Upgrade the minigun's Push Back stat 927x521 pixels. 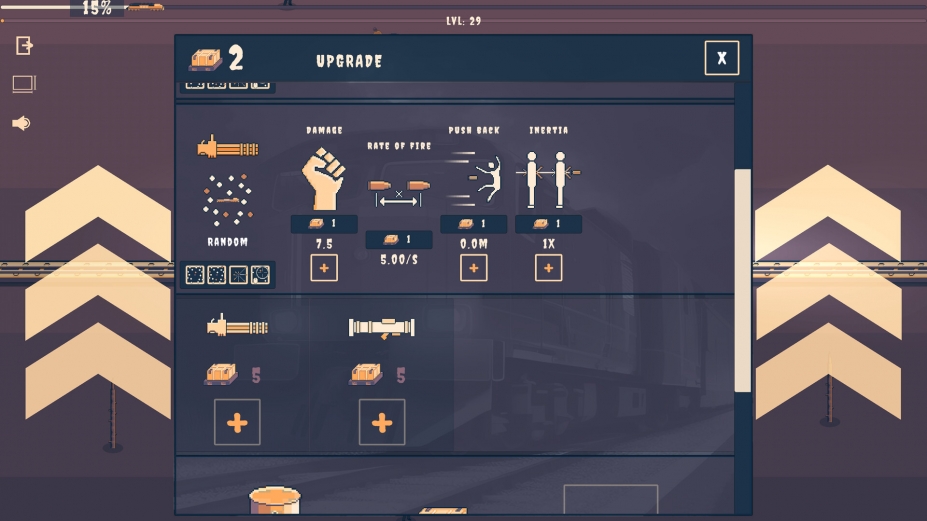point(474,268)
